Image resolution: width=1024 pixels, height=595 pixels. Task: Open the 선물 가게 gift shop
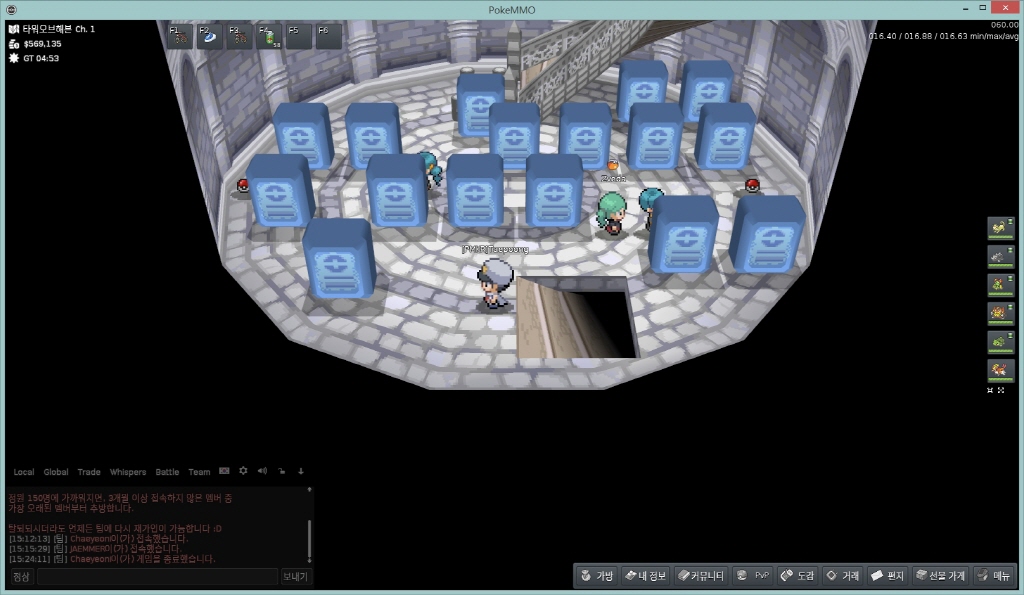(941, 576)
